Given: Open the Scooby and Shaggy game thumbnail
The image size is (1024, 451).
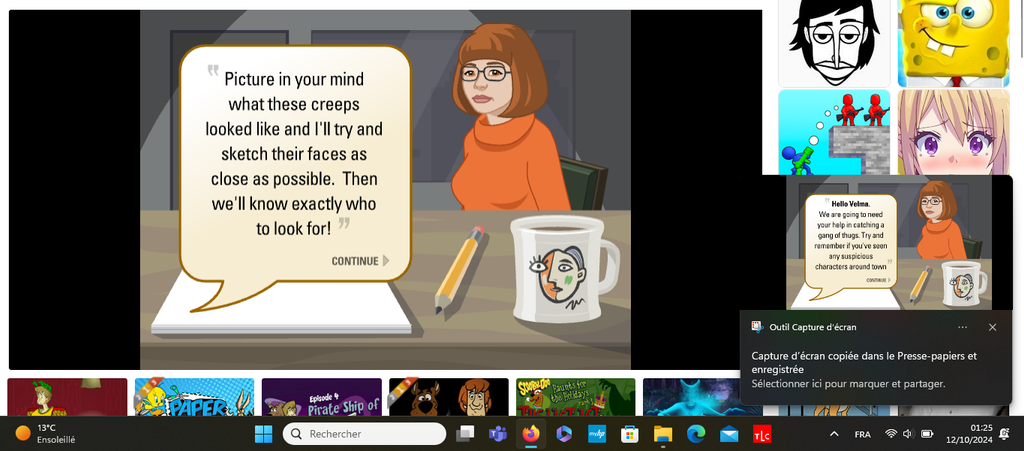Looking at the screenshot, I should (x=448, y=397).
